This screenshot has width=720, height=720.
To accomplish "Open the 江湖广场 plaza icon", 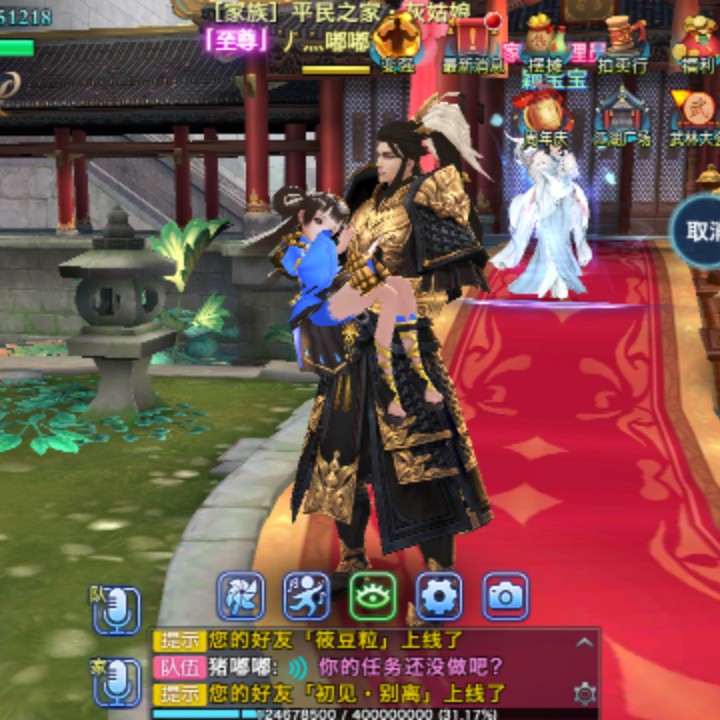I will coord(622,114).
